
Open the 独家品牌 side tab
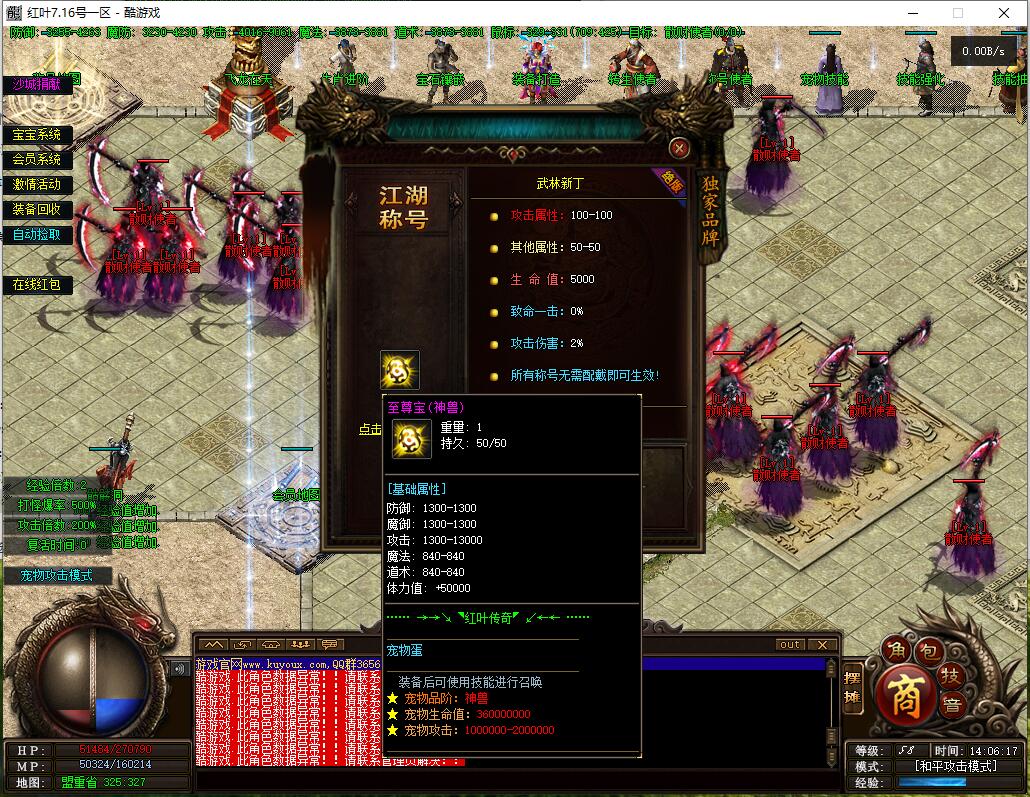click(x=710, y=212)
